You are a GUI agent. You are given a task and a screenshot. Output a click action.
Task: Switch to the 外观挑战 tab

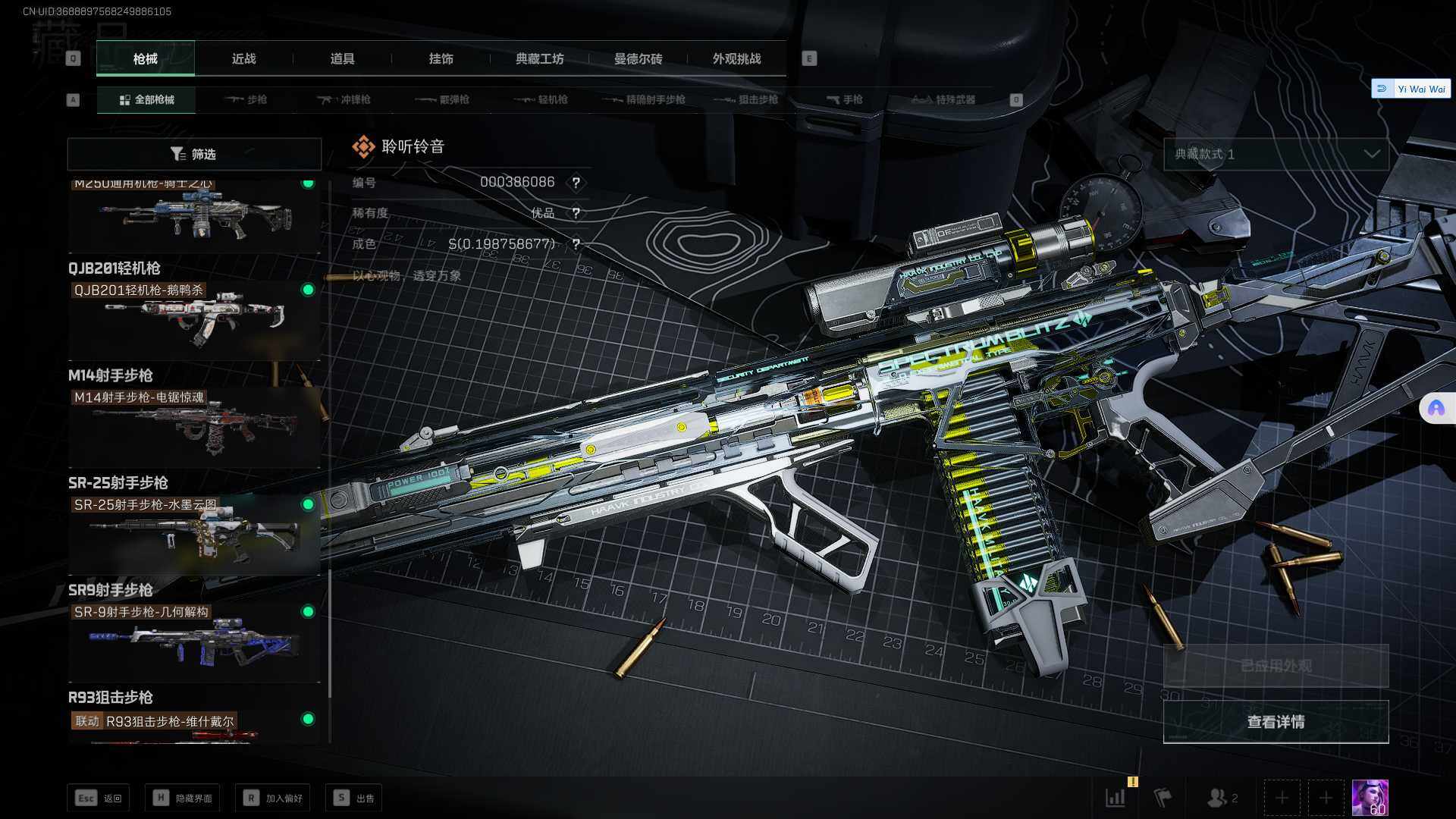pyautogui.click(x=736, y=58)
